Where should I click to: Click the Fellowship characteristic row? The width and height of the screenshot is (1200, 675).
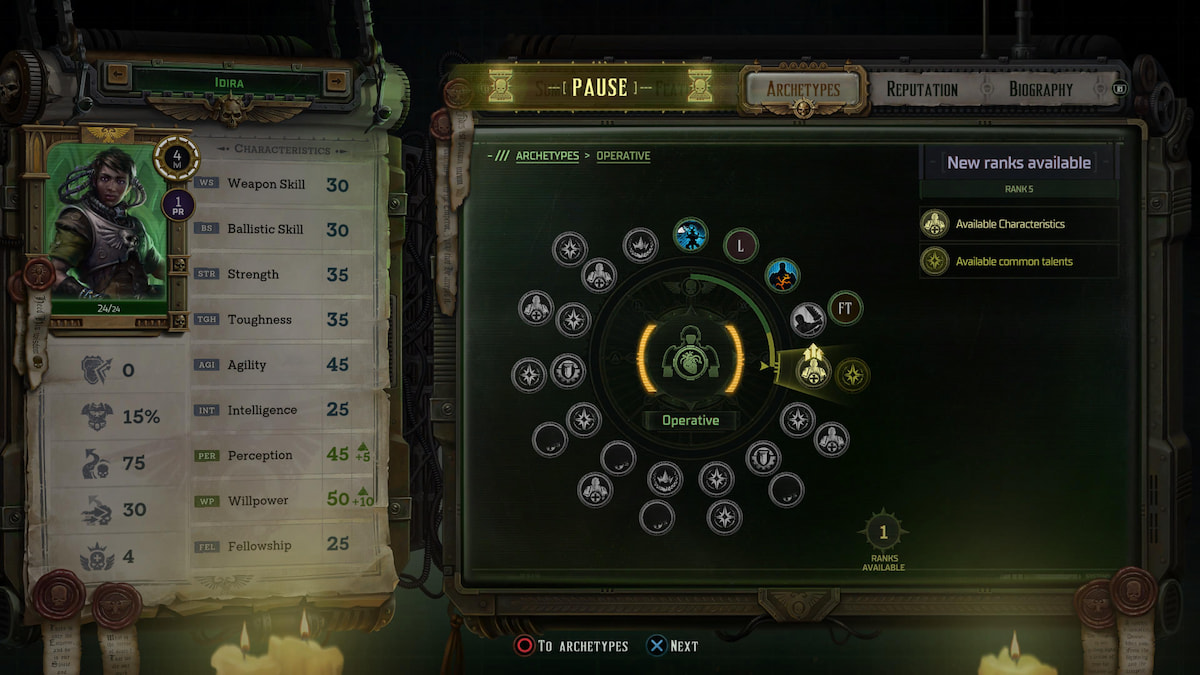click(285, 545)
